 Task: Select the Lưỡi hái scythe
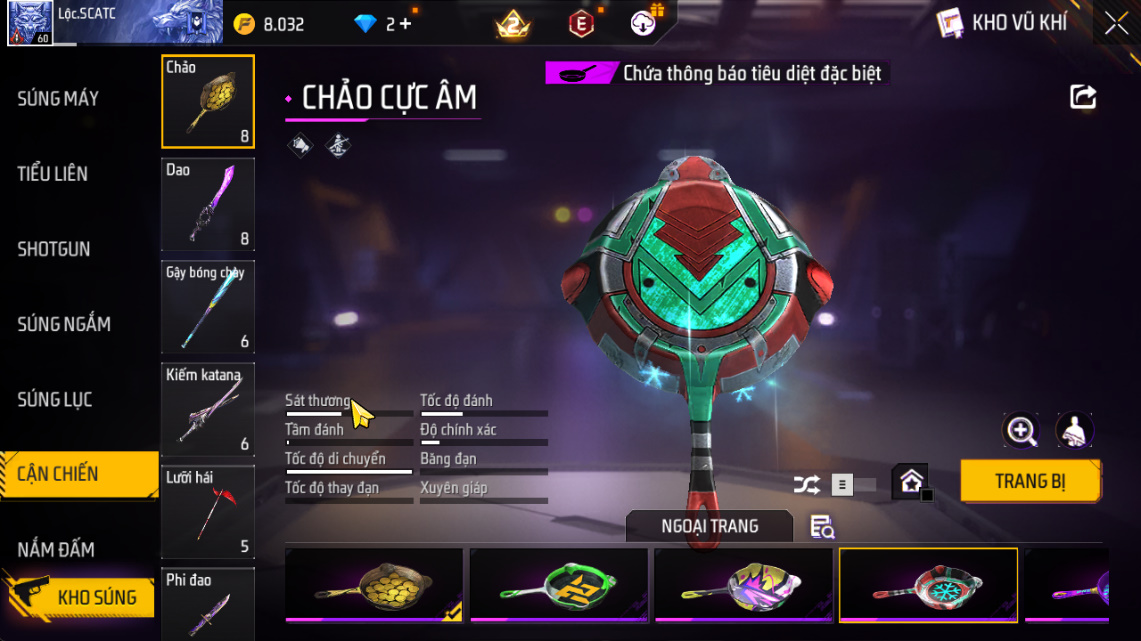208,512
